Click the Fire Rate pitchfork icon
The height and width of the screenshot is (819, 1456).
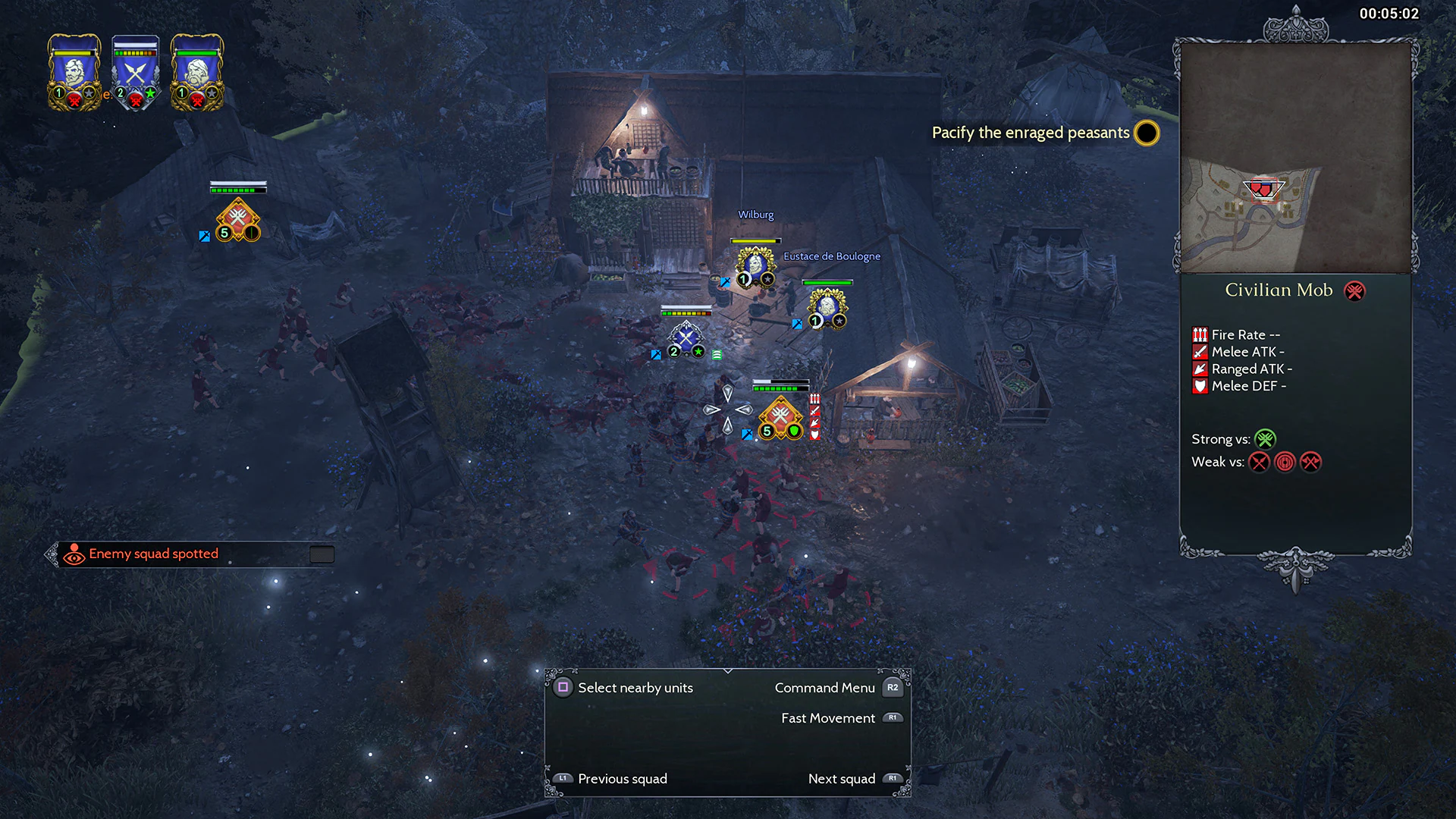click(1200, 334)
